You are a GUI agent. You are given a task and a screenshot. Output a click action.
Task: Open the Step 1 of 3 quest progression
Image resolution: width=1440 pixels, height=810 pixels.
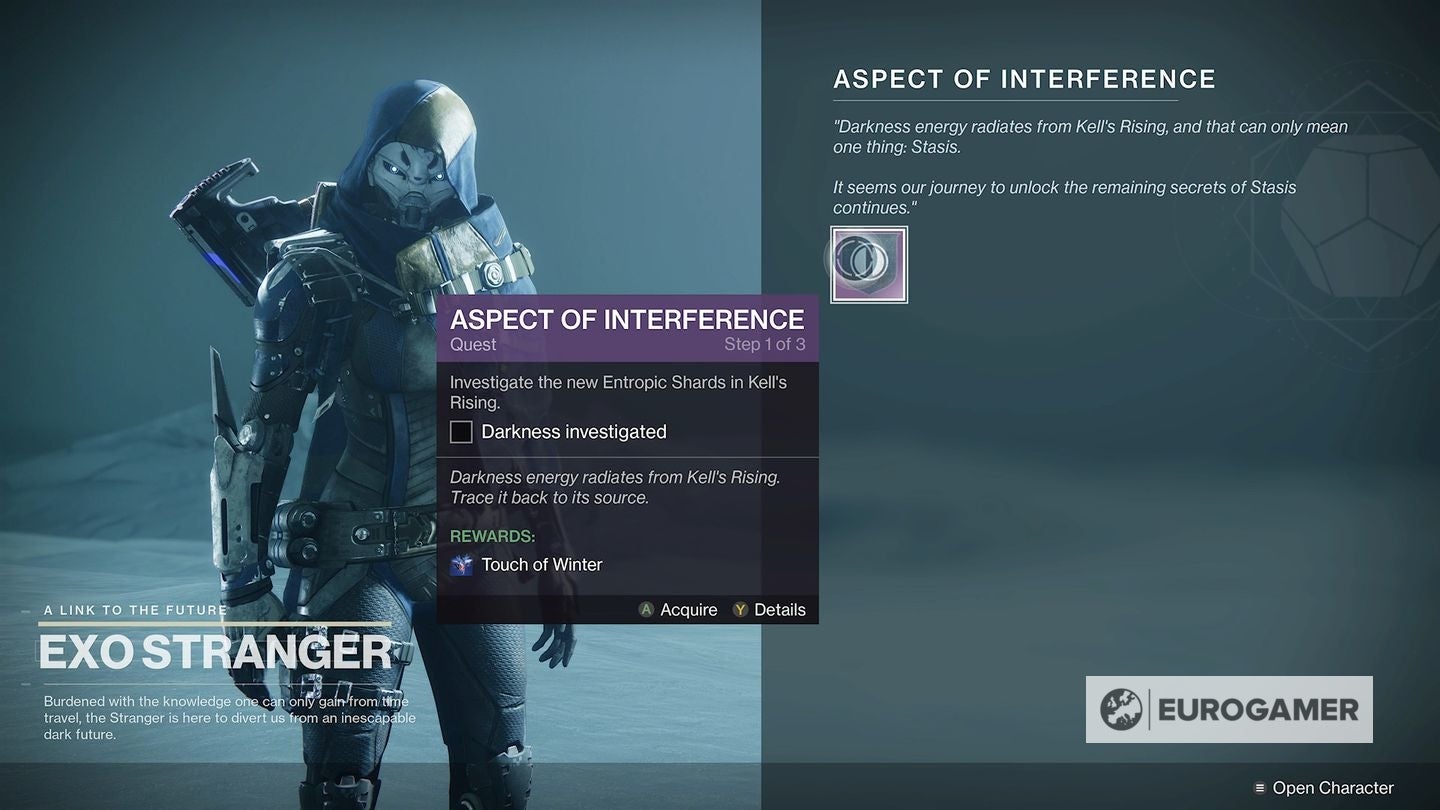pos(764,344)
